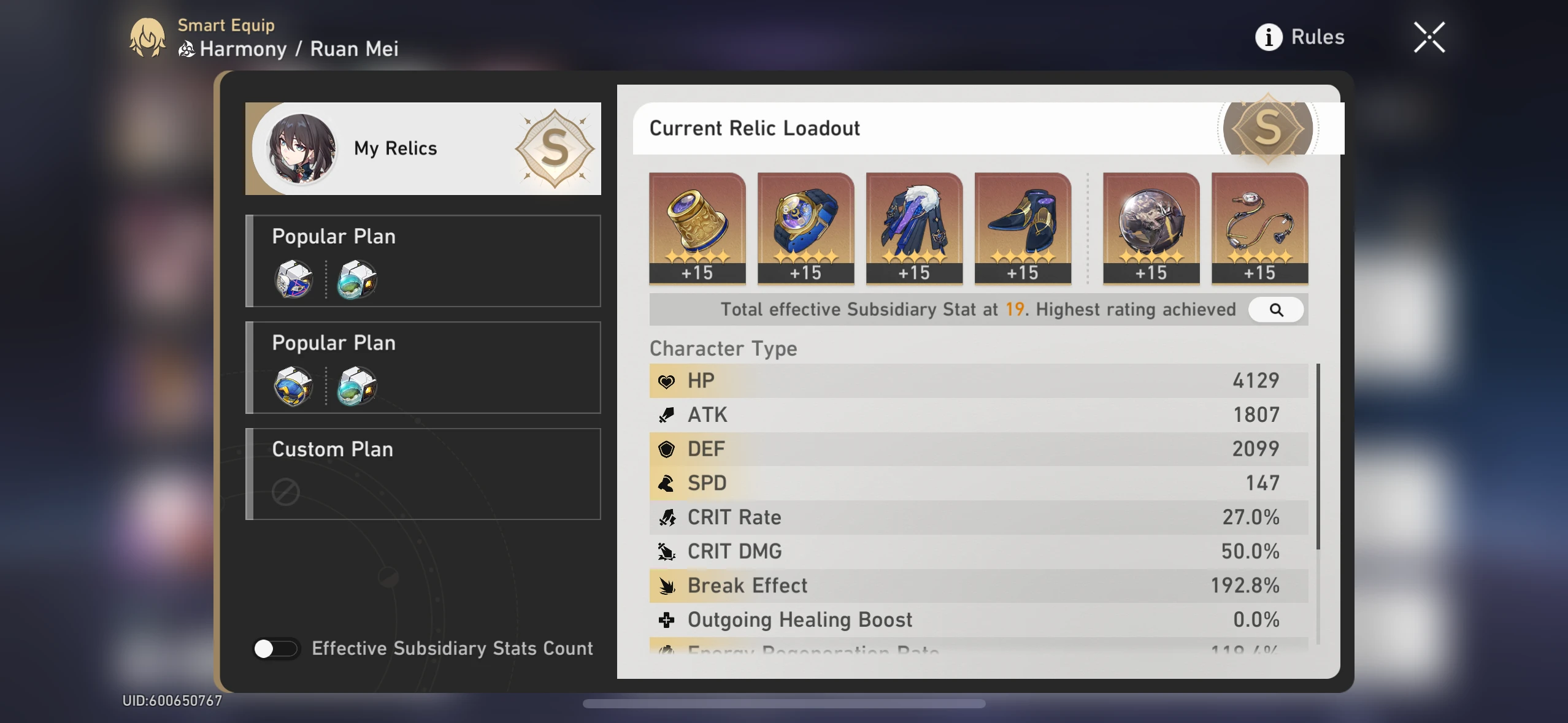This screenshot has width=1568, height=723.
Task: Open the magnifier to inspect subsidiary stats
Action: (1276, 310)
